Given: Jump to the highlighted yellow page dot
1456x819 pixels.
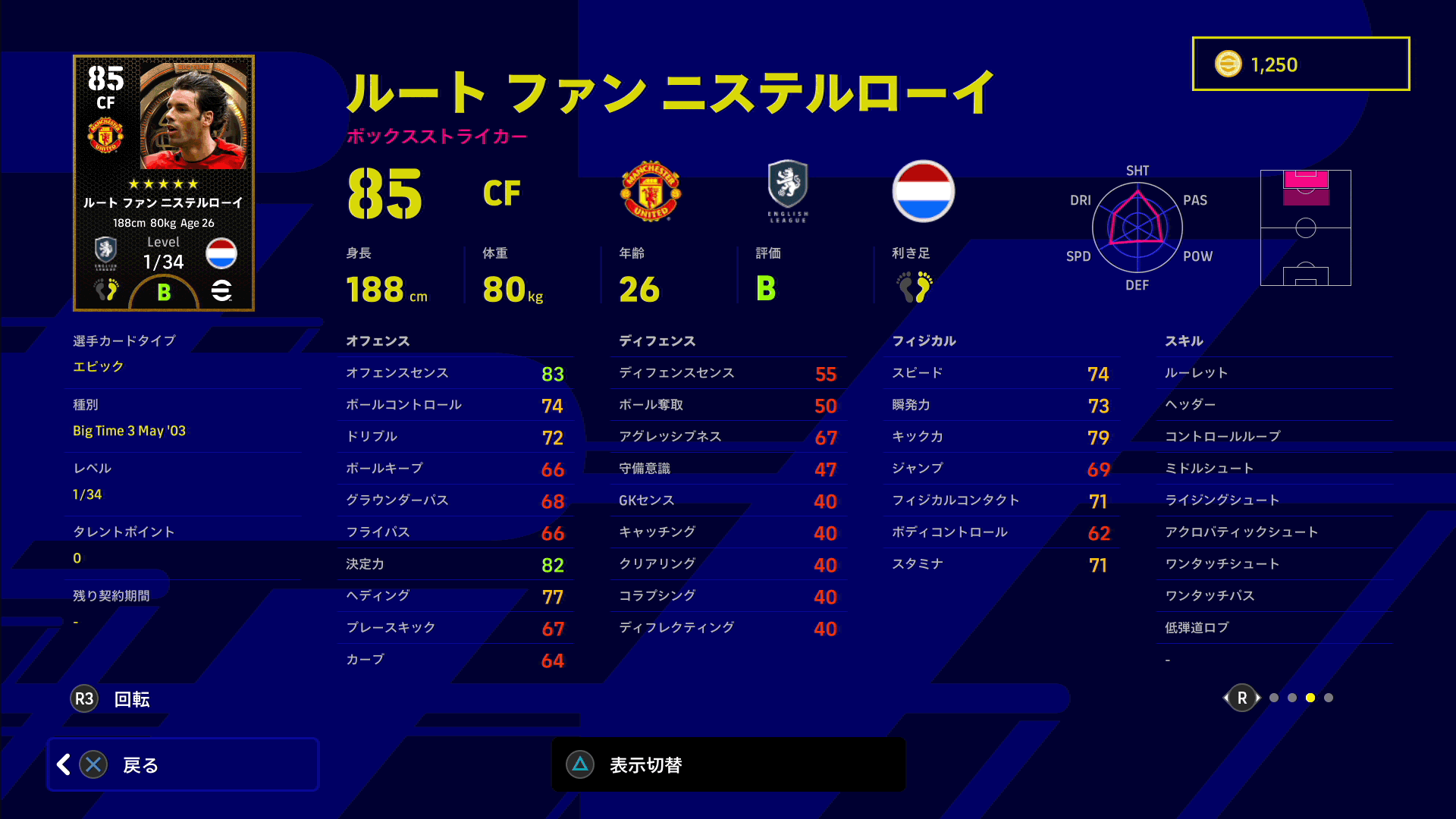Looking at the screenshot, I should [1310, 698].
